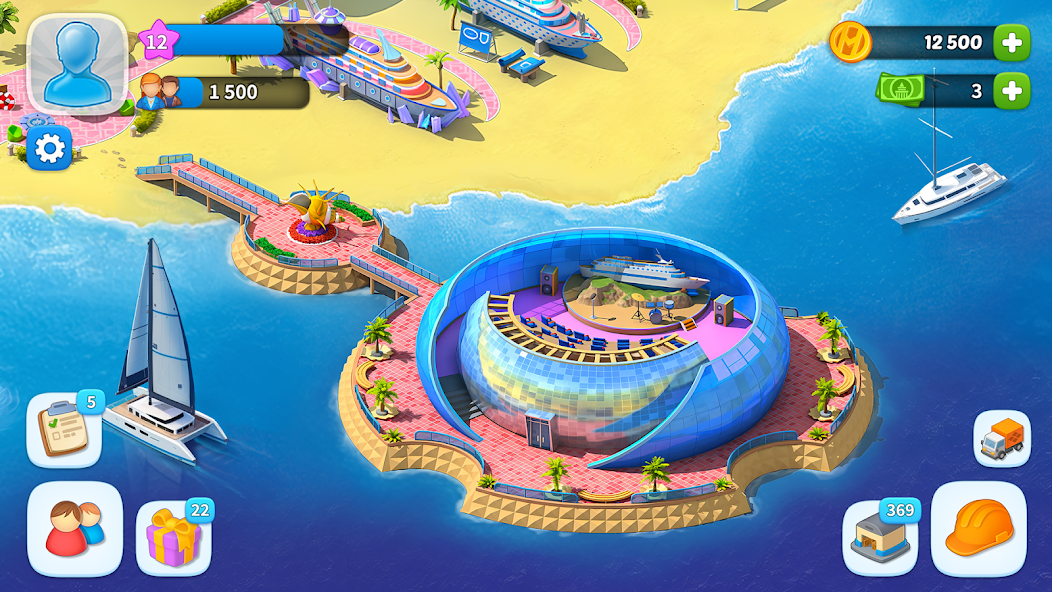Image resolution: width=1052 pixels, height=592 pixels.
Task: Select the level 12 star badge
Action: click(156, 42)
